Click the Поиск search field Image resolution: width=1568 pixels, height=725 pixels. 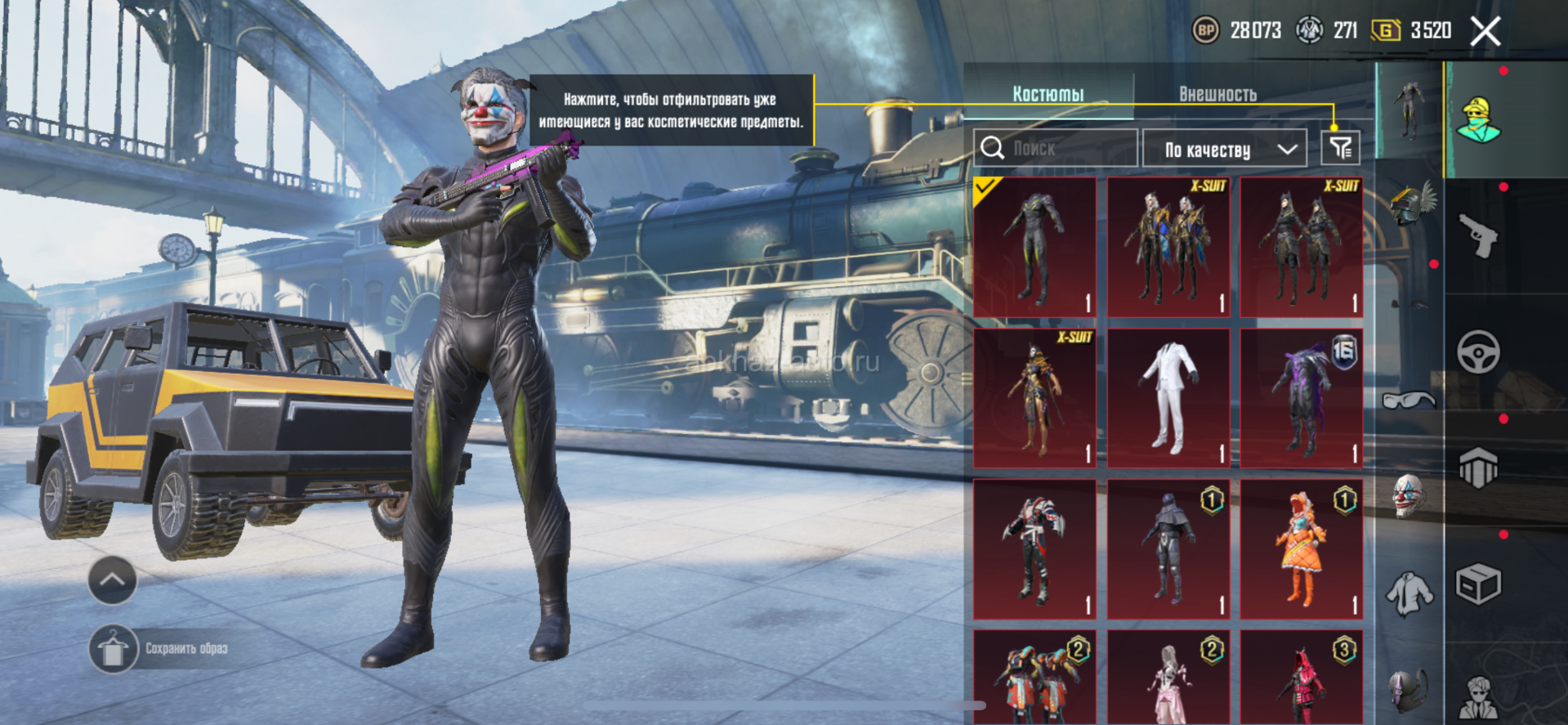(x=1056, y=148)
